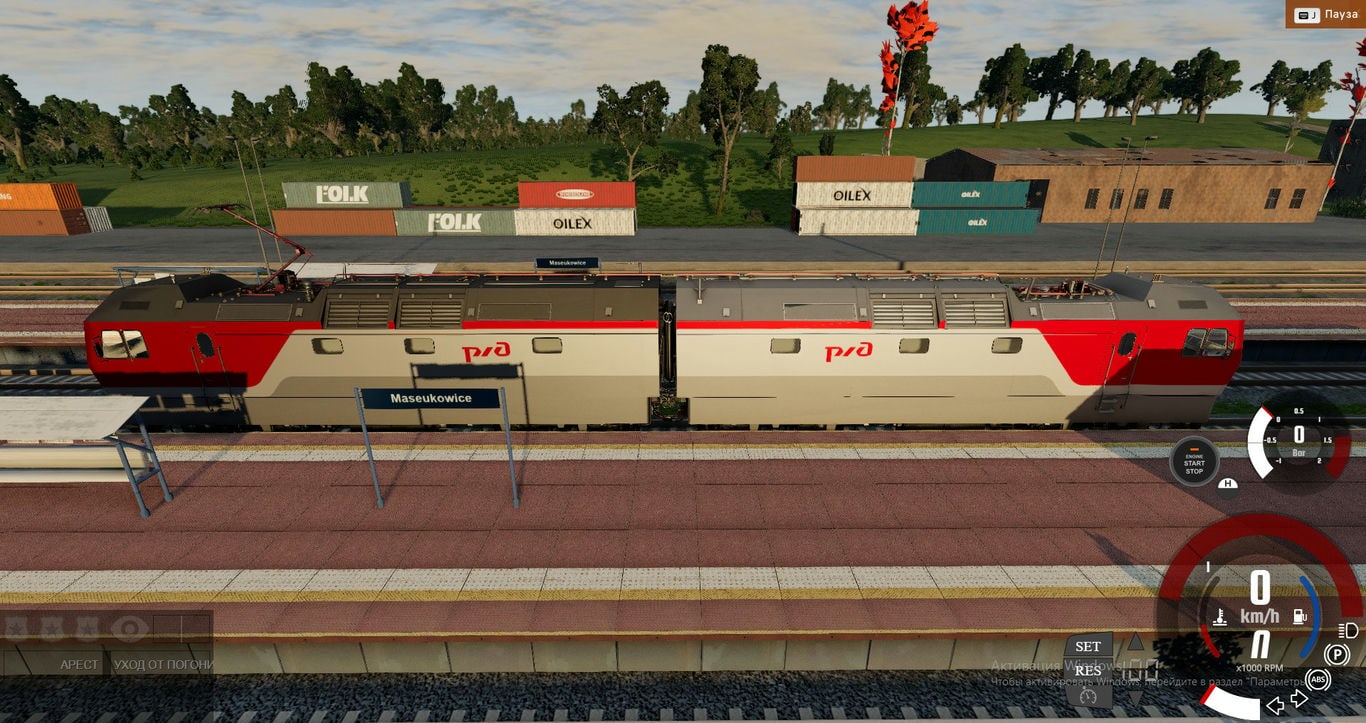Activate the left turn signal arrow

tap(1275, 706)
